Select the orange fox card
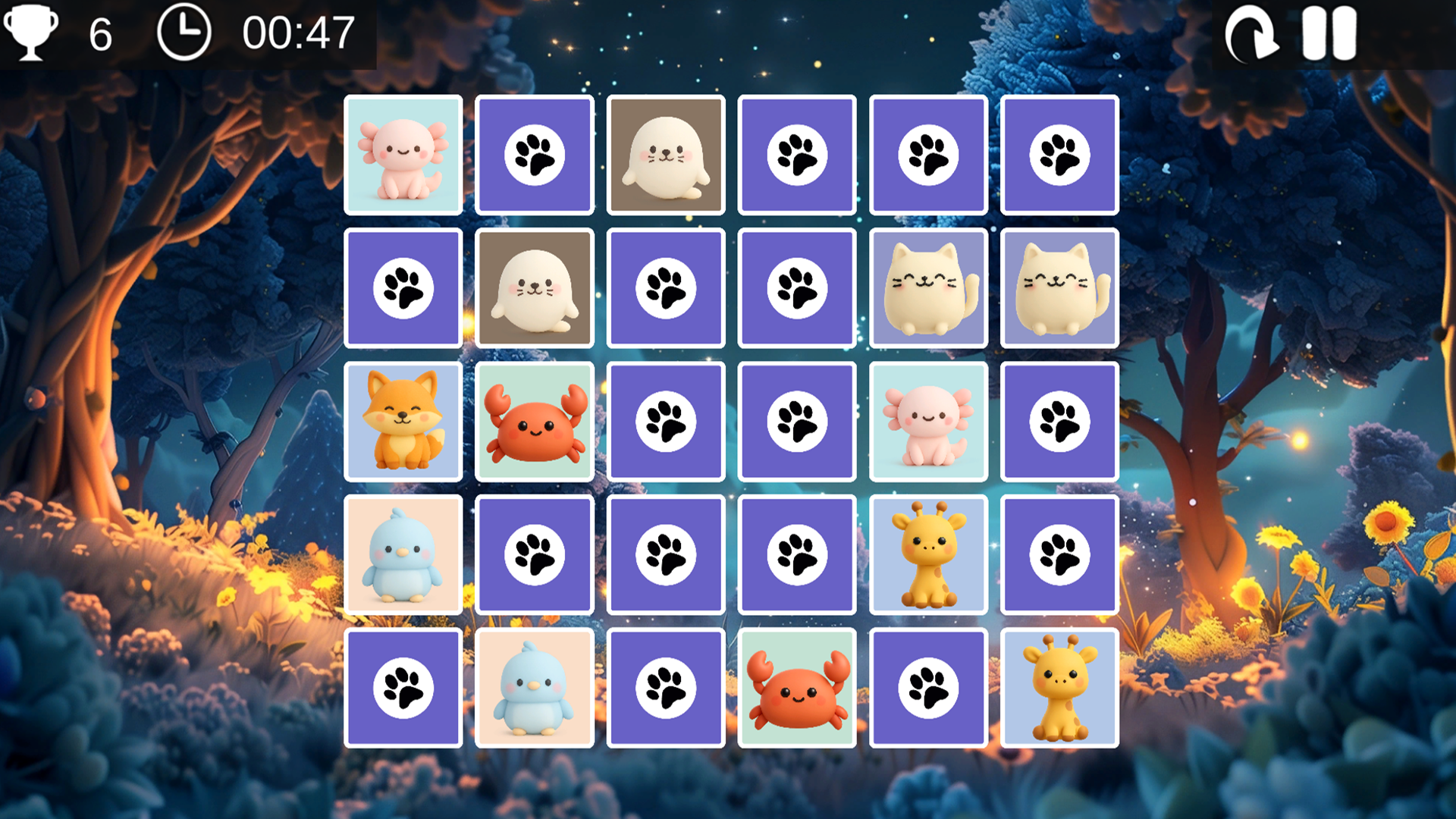1456x819 pixels. pos(403,421)
